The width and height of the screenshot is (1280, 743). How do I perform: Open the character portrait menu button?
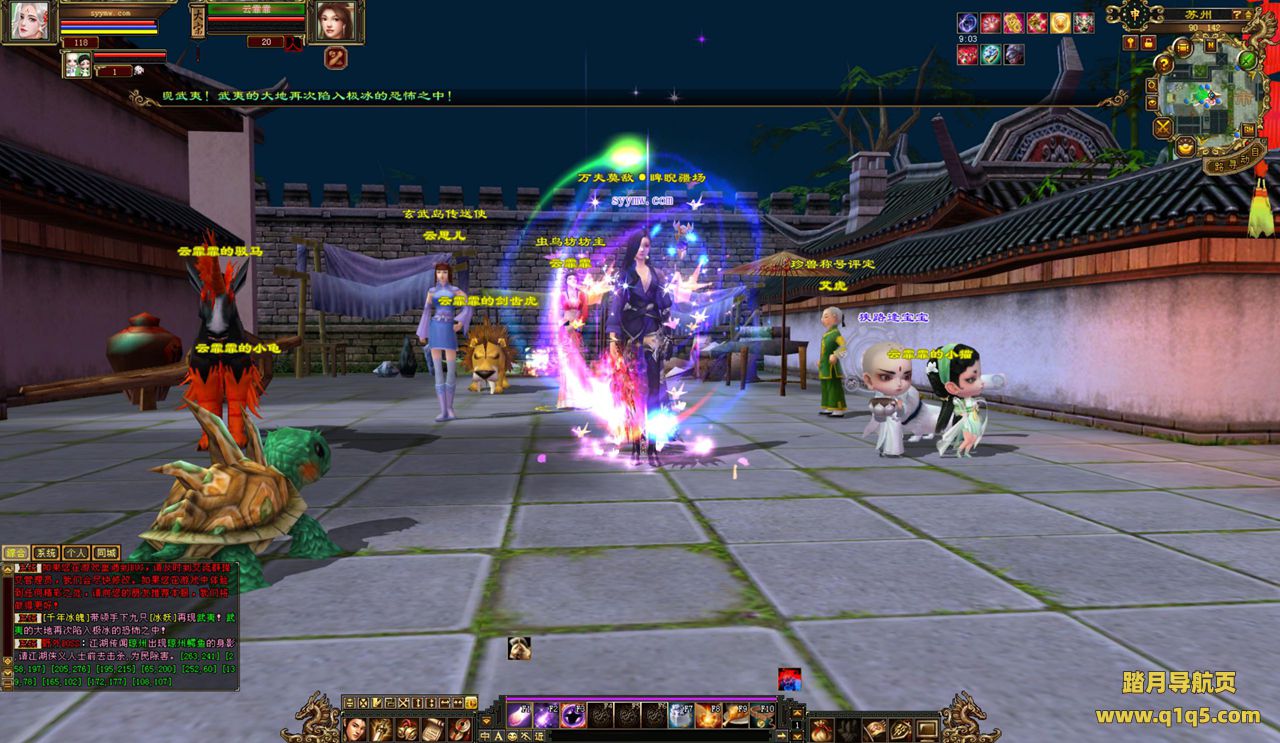point(355,729)
